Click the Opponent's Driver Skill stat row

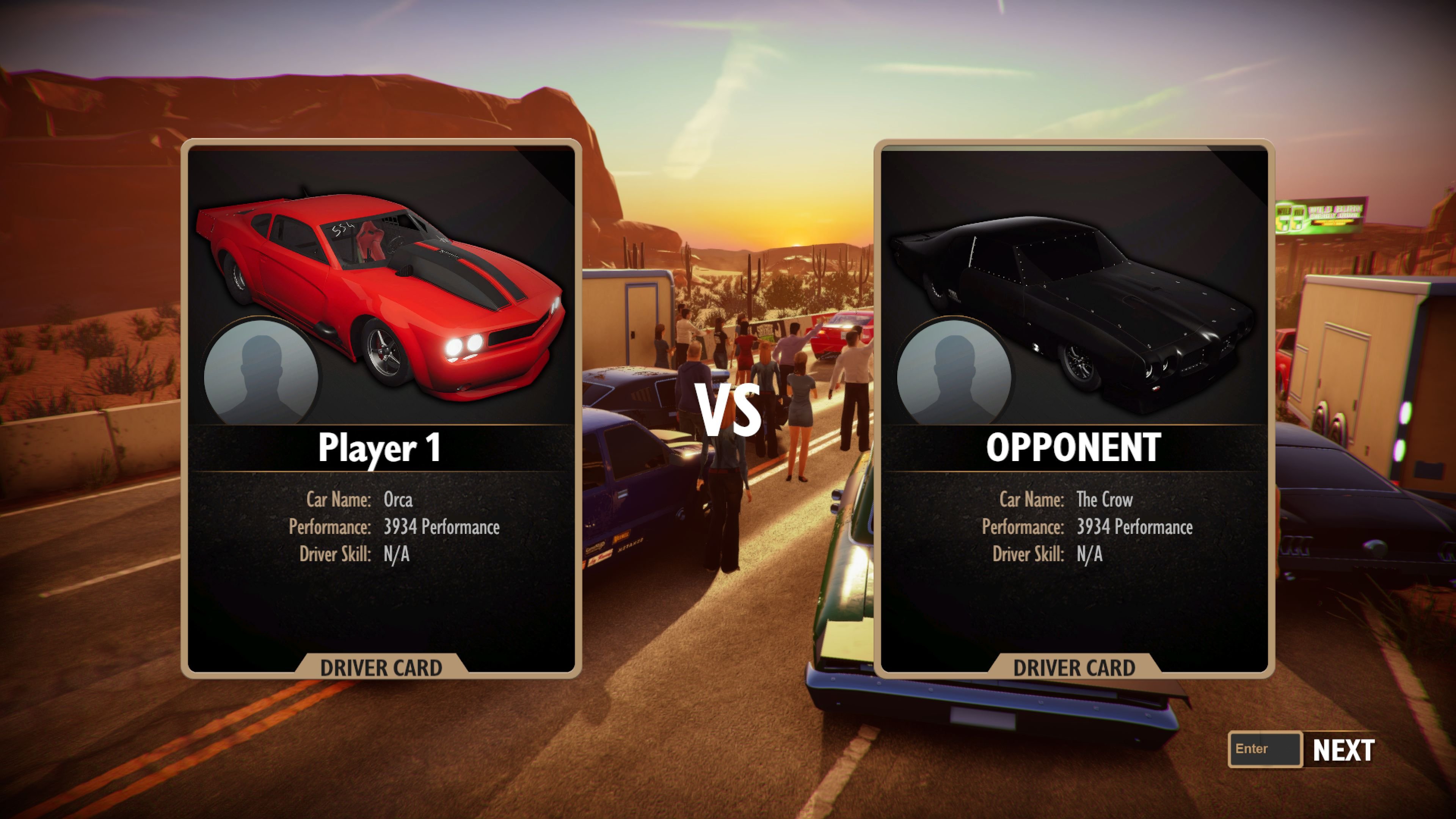pos(1074,554)
